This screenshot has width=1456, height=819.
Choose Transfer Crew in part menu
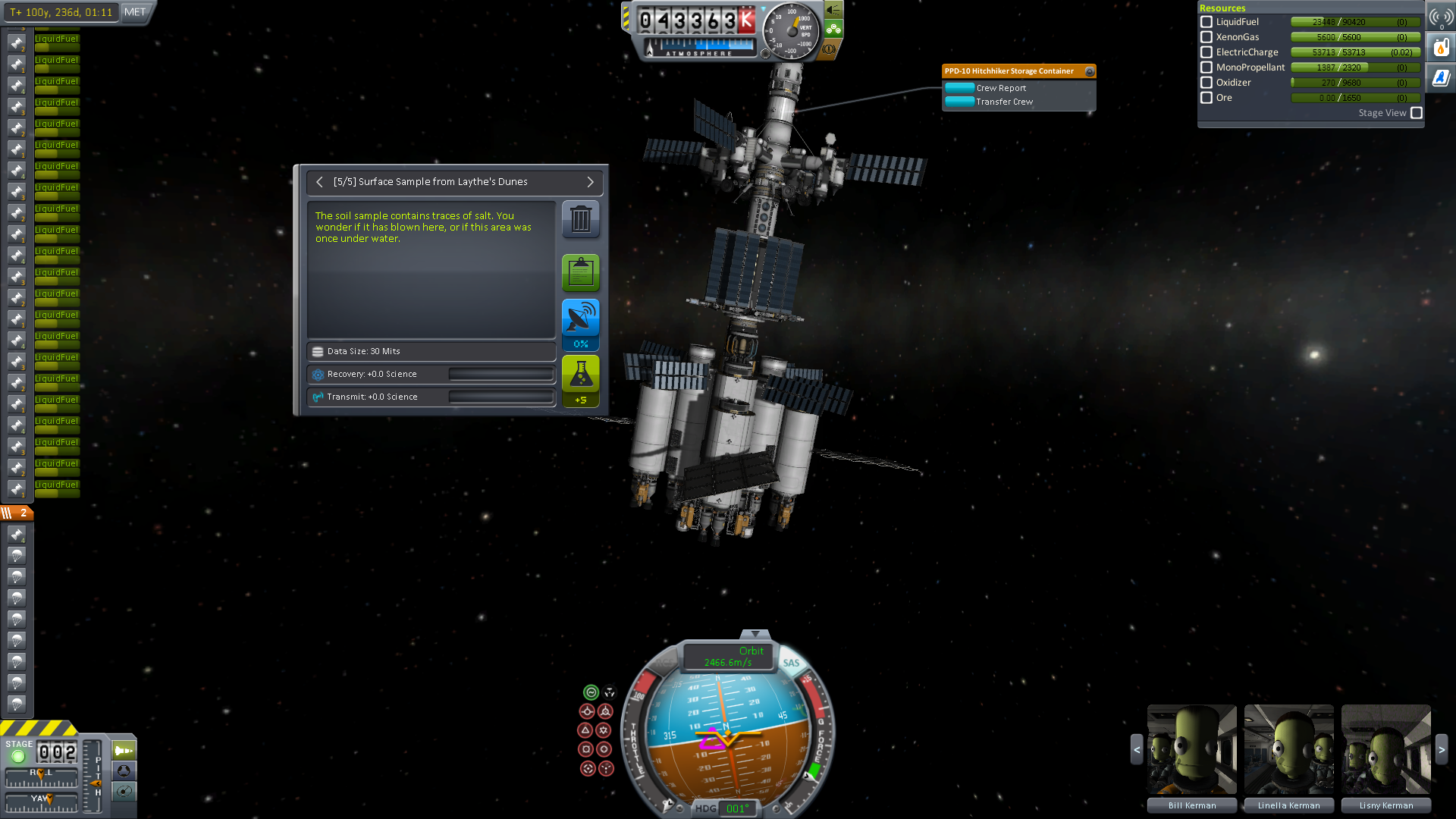pos(959,102)
